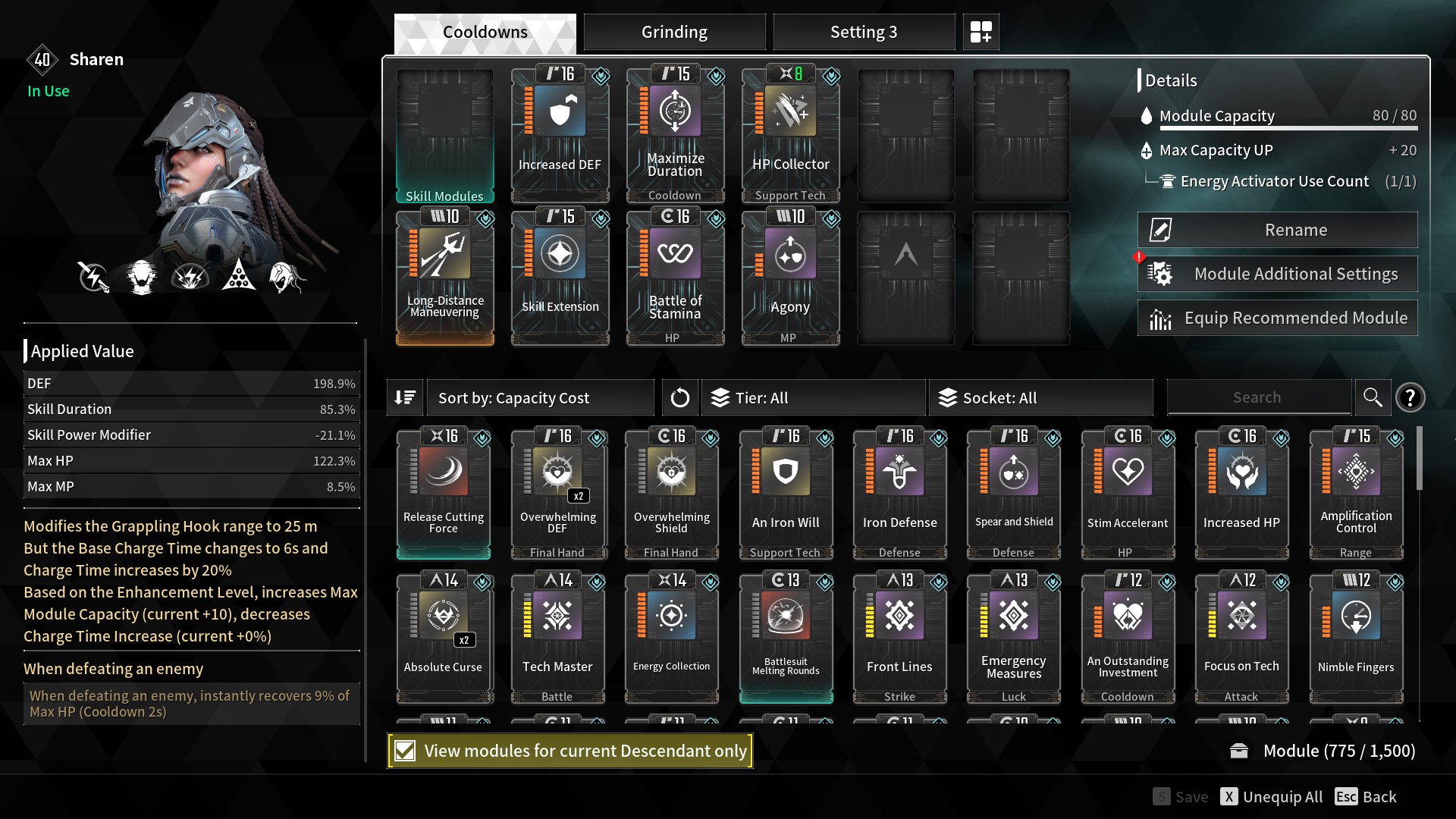Select the equipped Long-Distance Maneuvering module

(444, 278)
